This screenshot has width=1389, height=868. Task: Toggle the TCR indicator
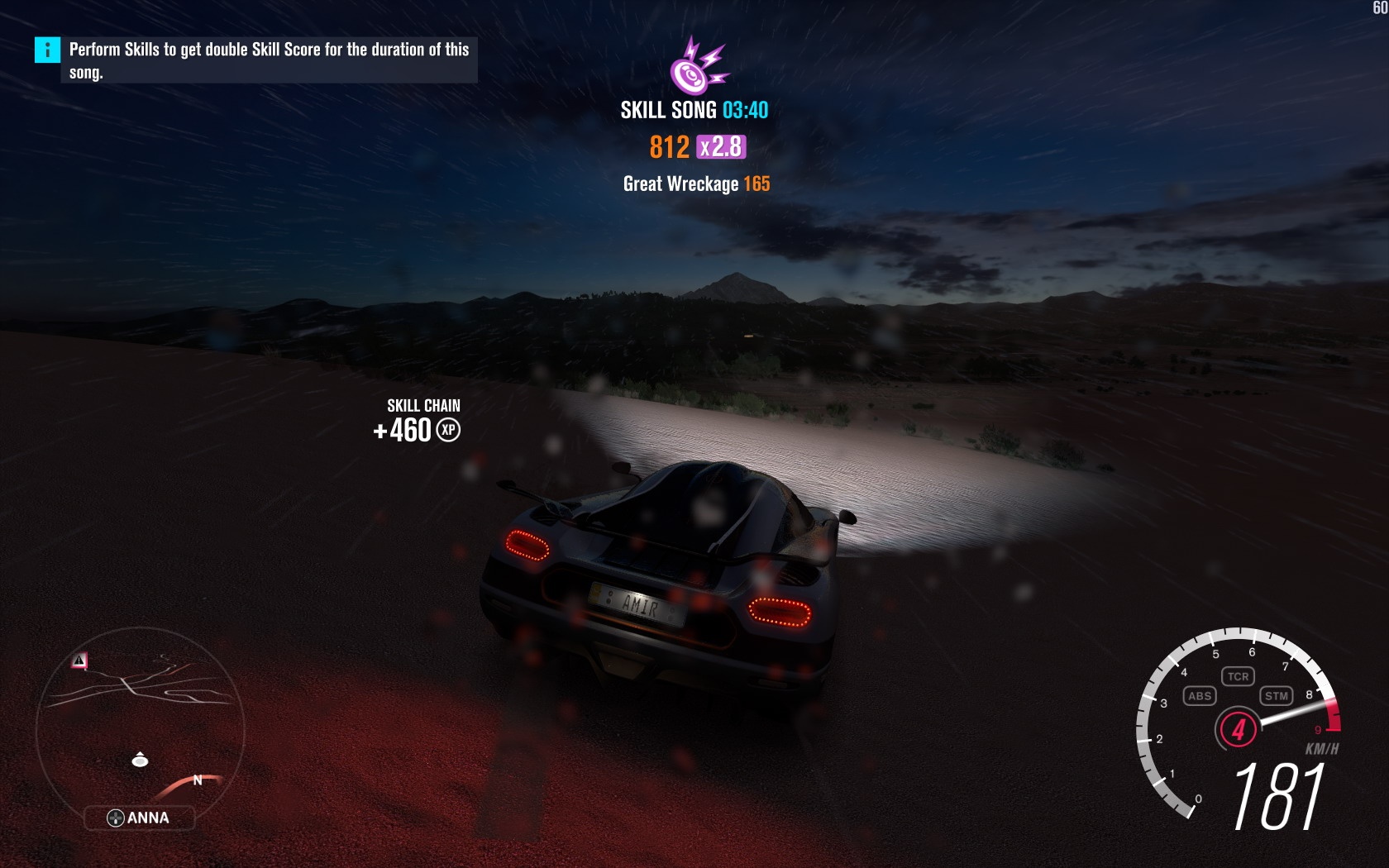point(1238,676)
